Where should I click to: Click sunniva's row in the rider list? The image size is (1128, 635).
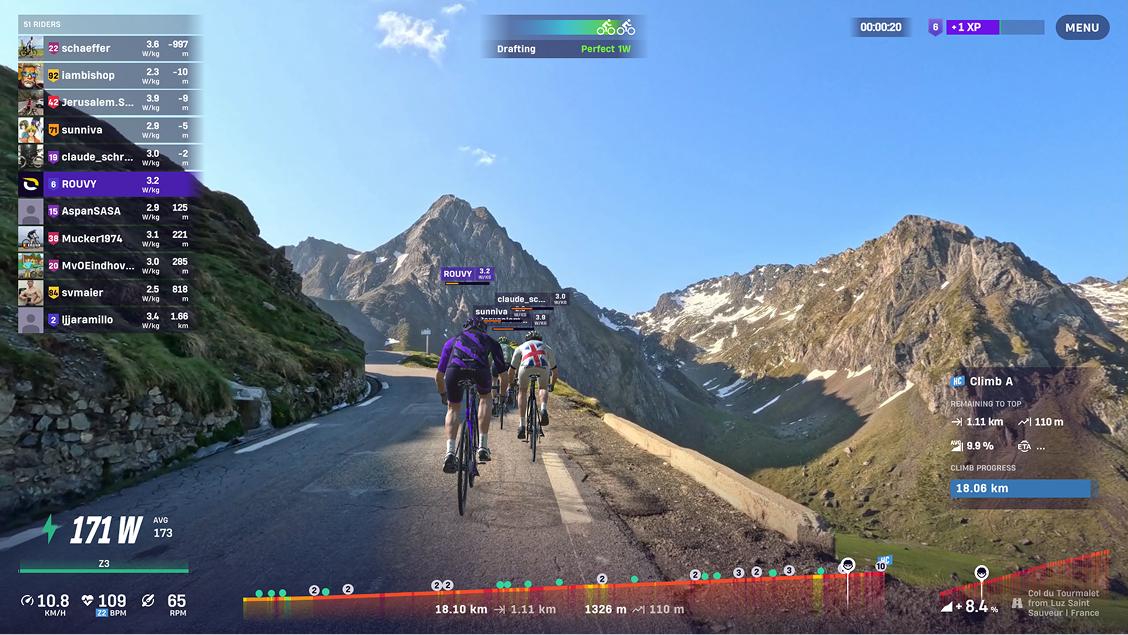click(110, 130)
